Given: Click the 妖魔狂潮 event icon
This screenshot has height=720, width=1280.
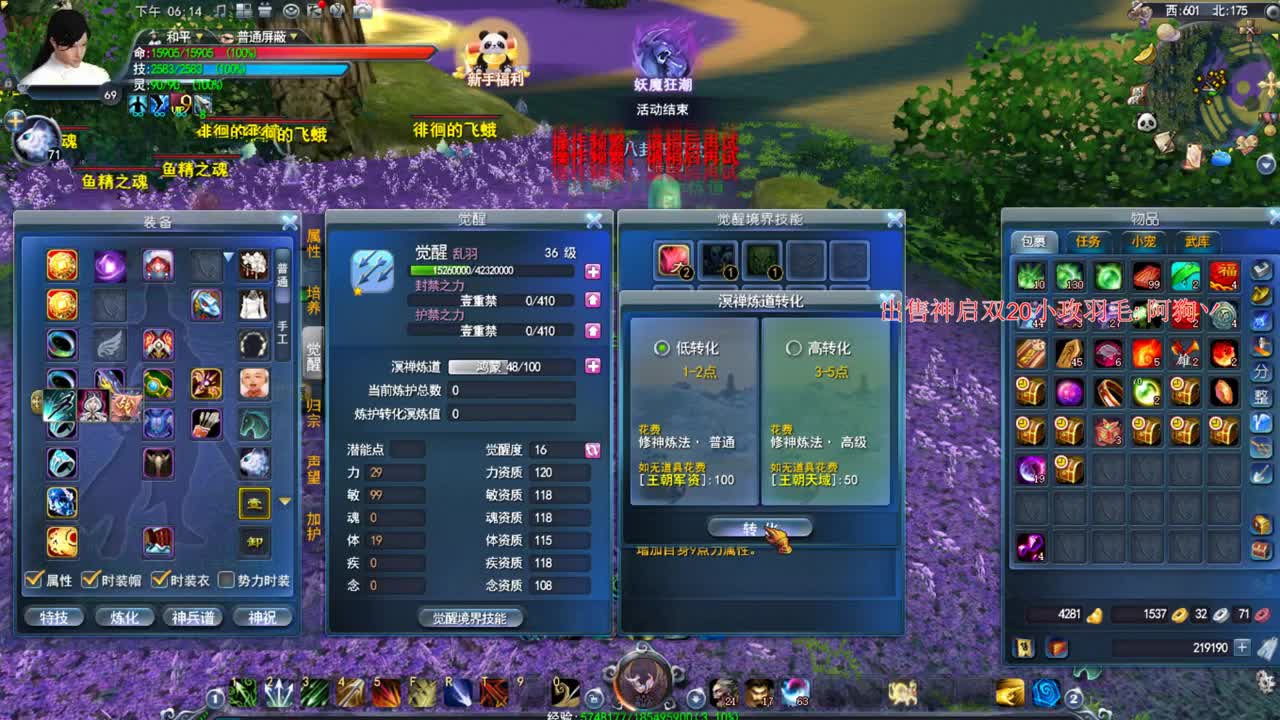Looking at the screenshot, I should point(660,55).
